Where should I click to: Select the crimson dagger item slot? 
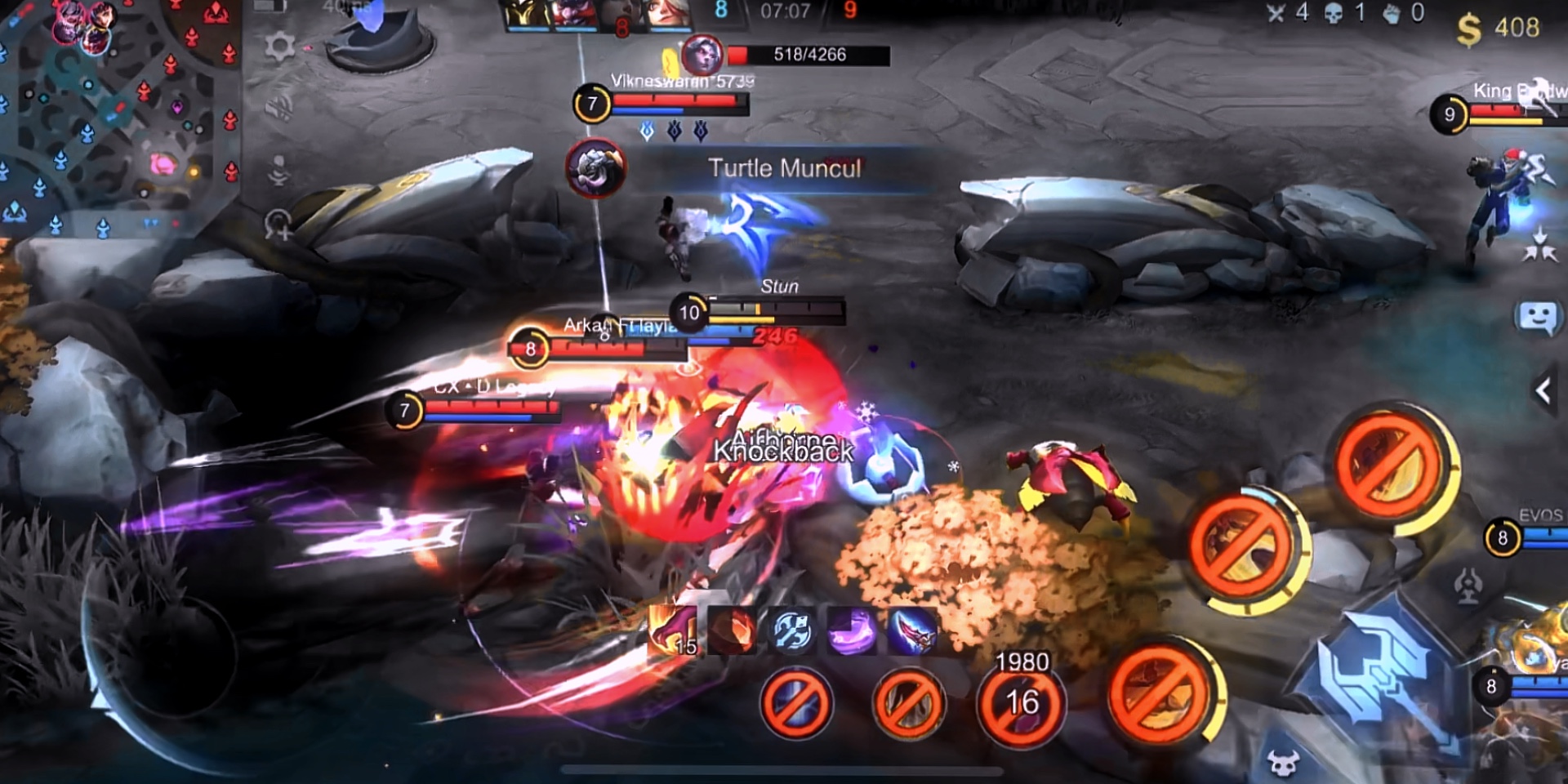point(911,631)
